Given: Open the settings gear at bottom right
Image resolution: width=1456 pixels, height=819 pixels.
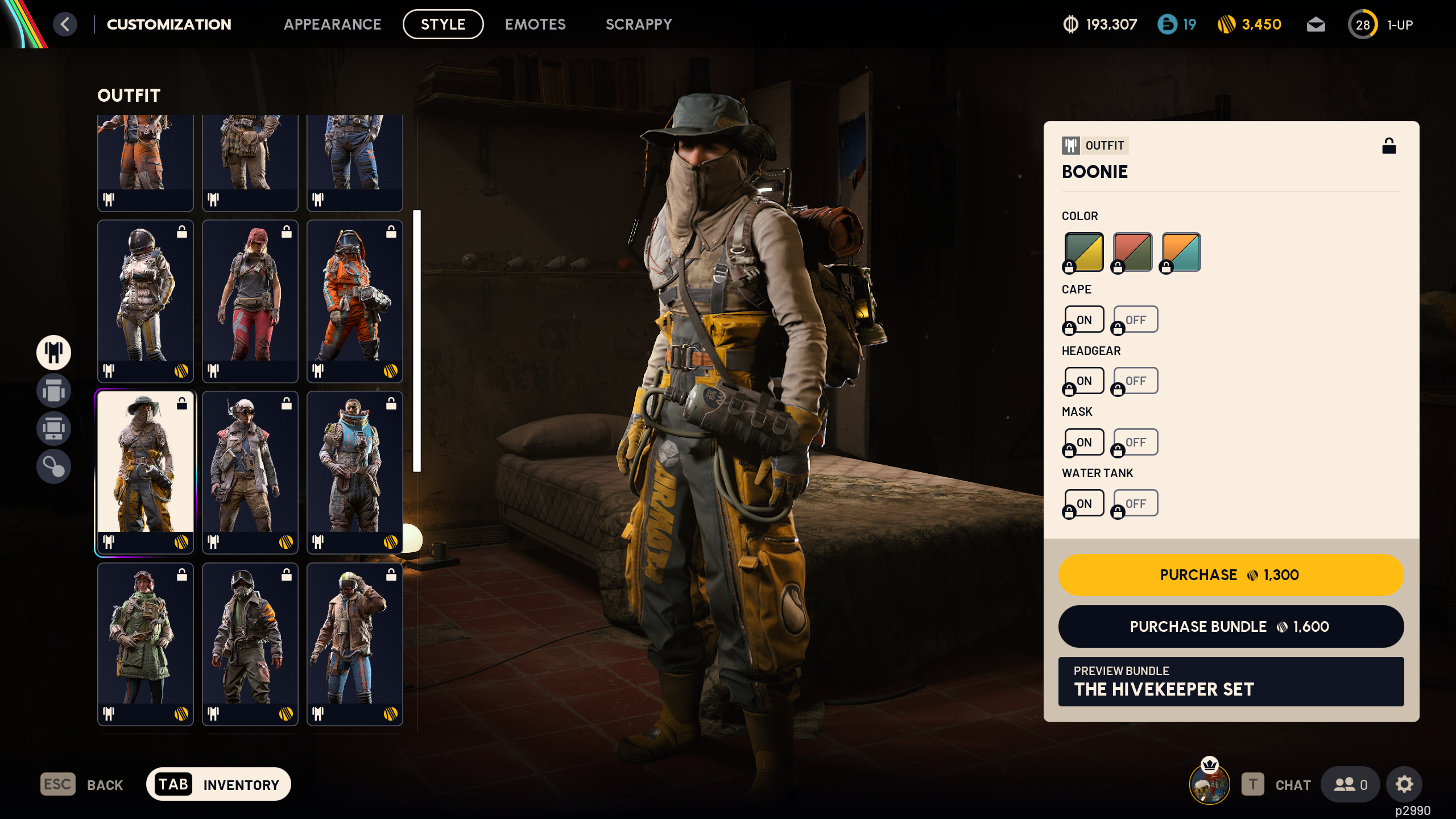Looking at the screenshot, I should 1404,784.
